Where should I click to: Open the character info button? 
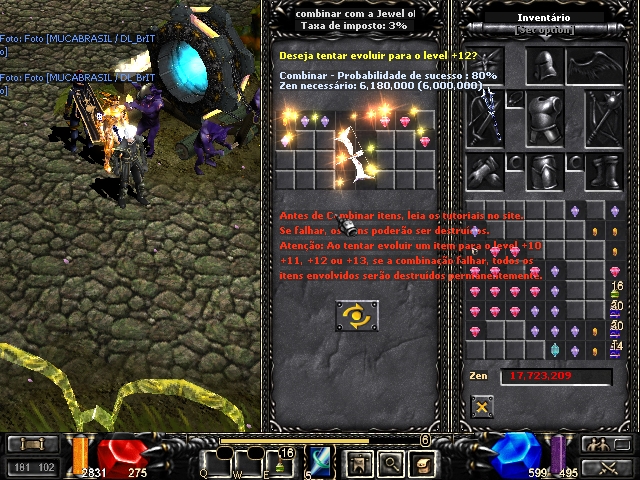coord(357,463)
